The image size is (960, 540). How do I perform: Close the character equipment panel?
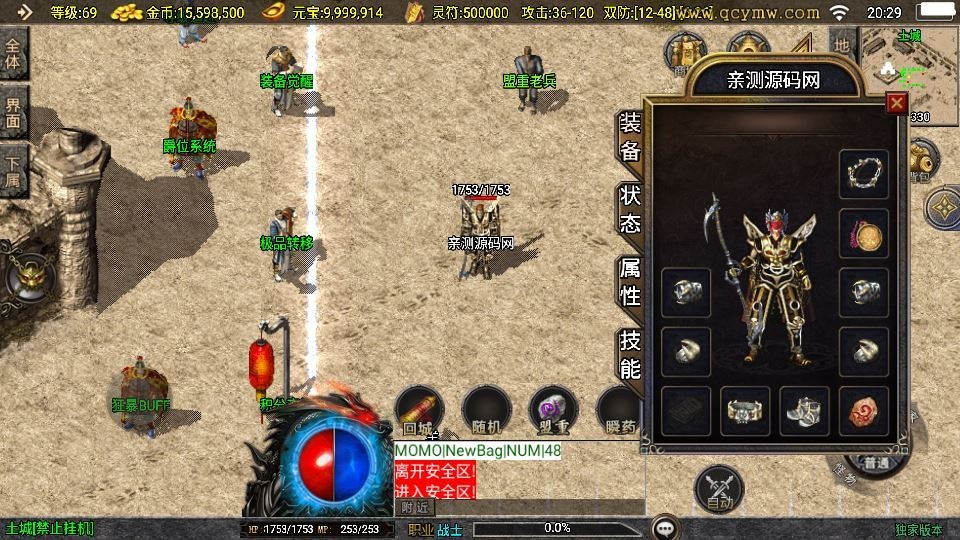pyautogui.click(x=897, y=102)
